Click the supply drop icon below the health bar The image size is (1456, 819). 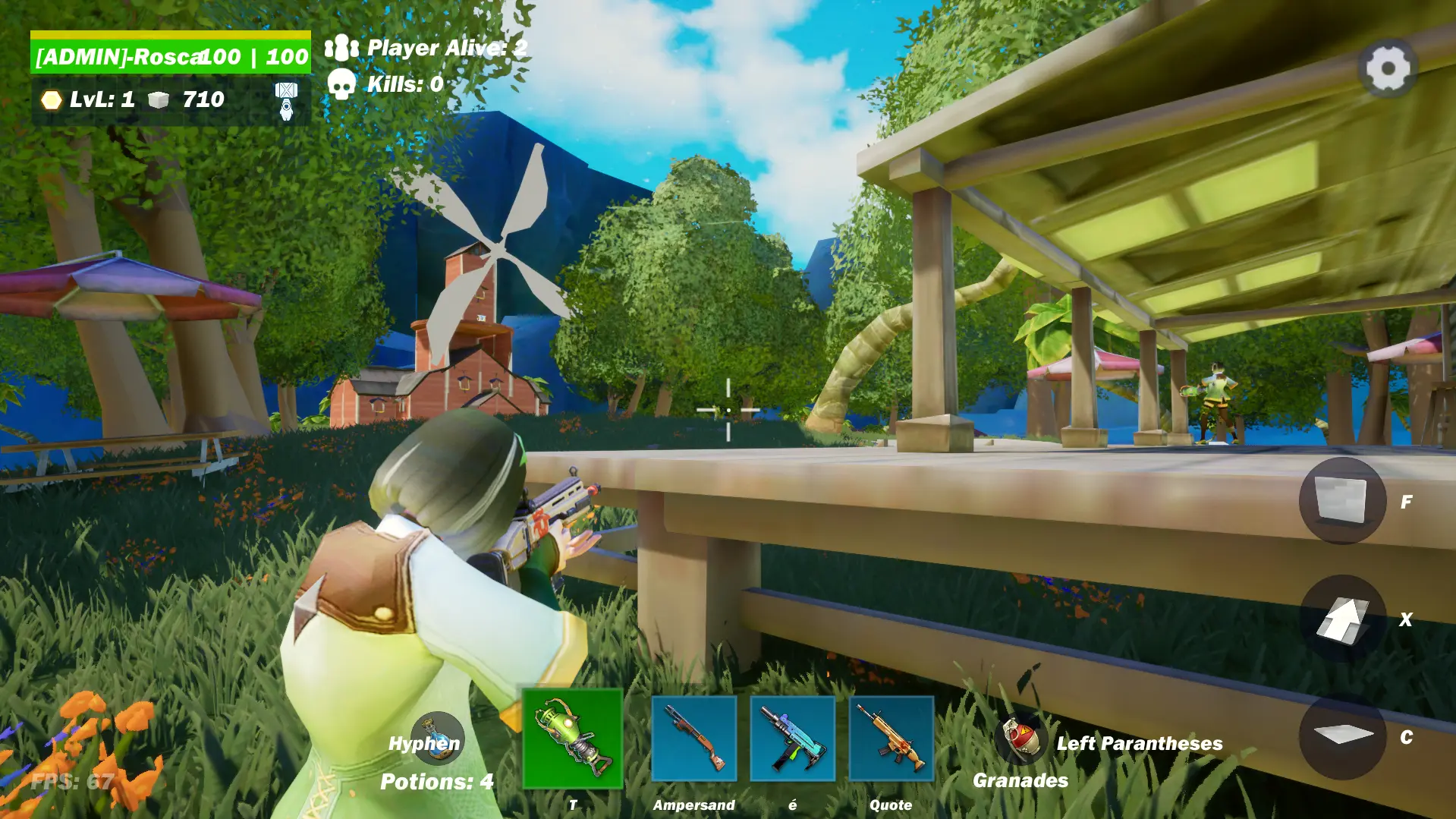click(285, 102)
